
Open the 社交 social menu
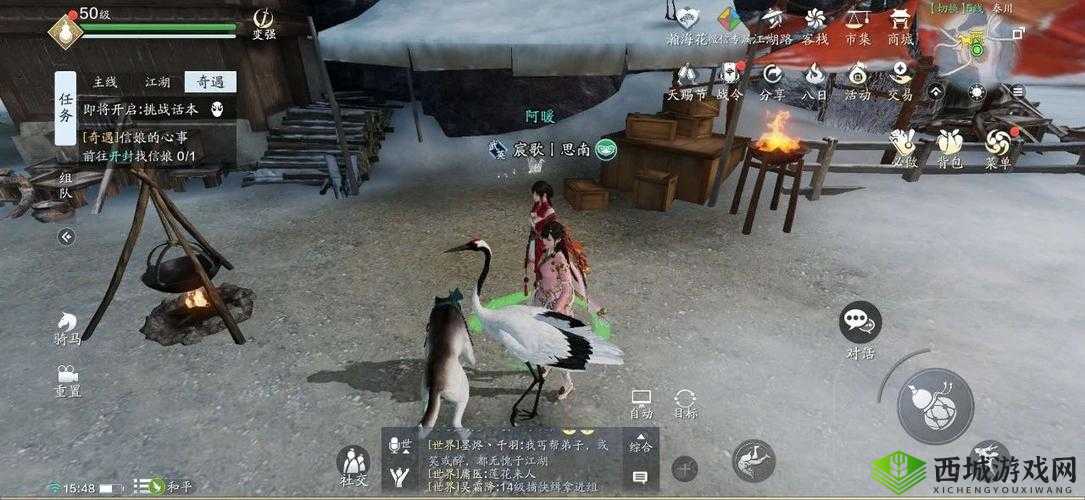coord(352,467)
